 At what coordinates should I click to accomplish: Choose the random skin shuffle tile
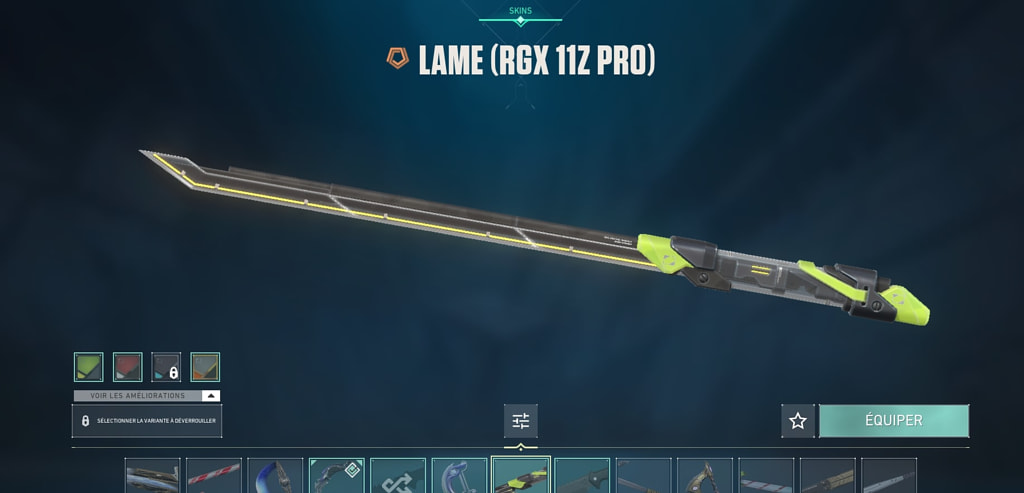[398, 475]
